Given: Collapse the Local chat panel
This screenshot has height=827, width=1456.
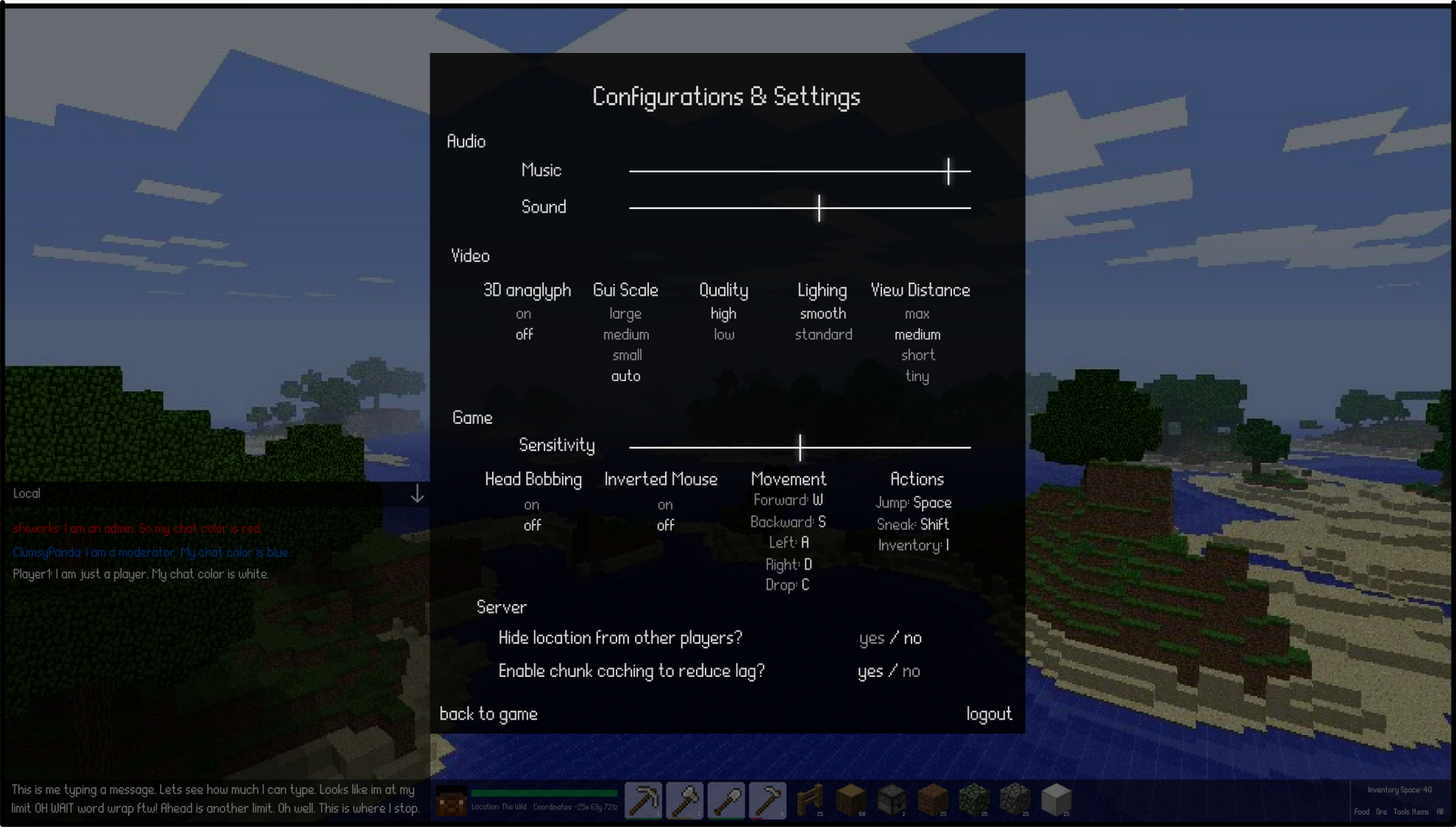Looking at the screenshot, I should pos(418,493).
